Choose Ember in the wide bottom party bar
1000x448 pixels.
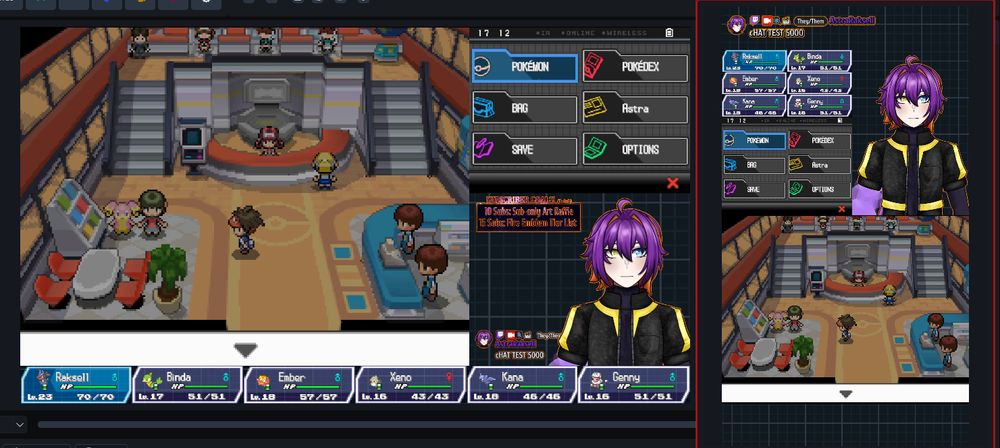(x=299, y=385)
